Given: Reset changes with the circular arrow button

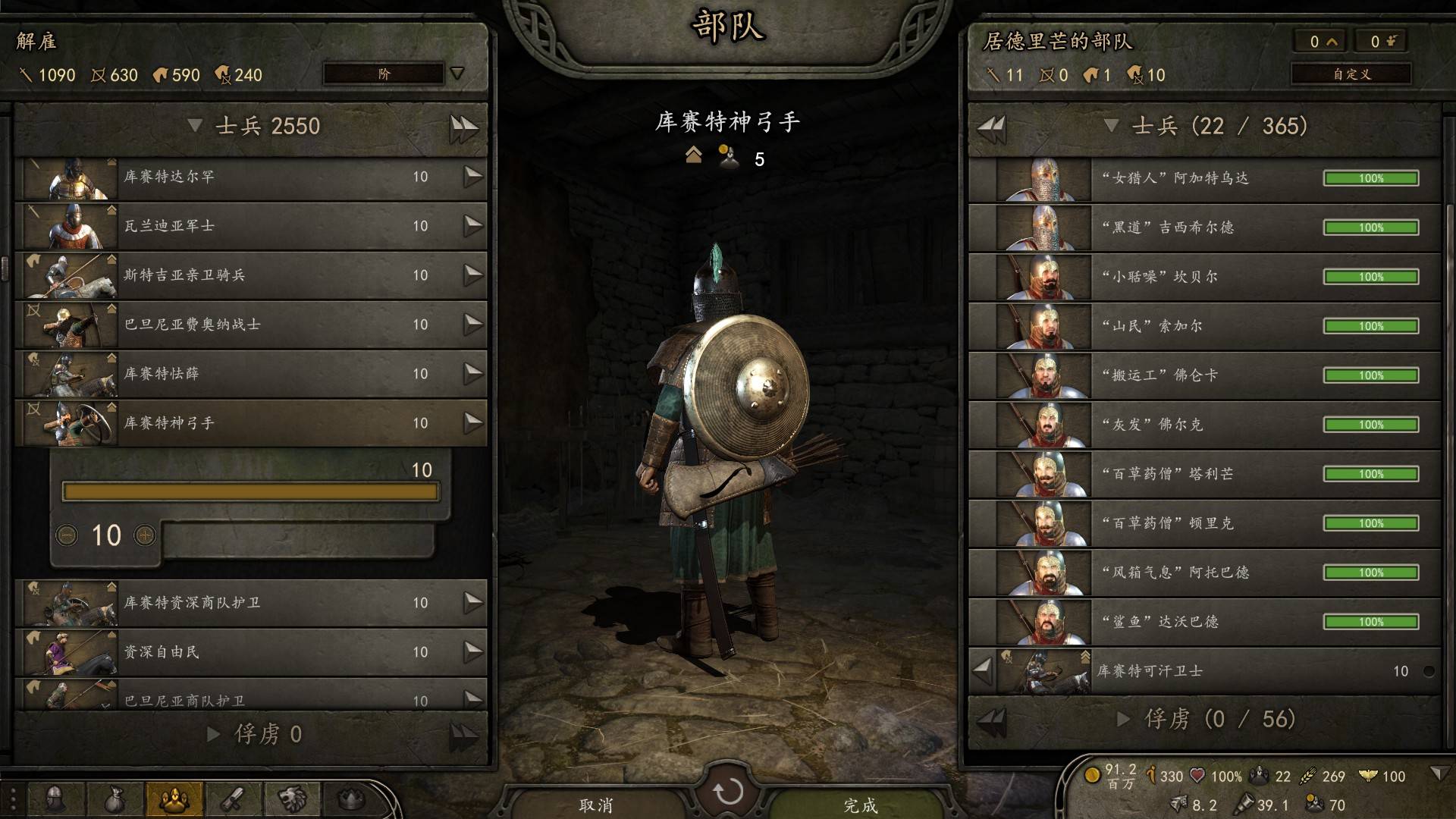Looking at the screenshot, I should 728,792.
